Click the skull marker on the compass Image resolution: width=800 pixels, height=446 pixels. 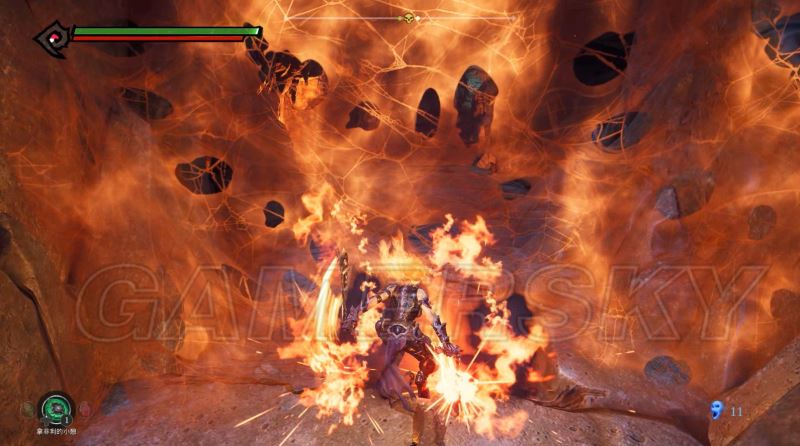[x=408, y=18]
